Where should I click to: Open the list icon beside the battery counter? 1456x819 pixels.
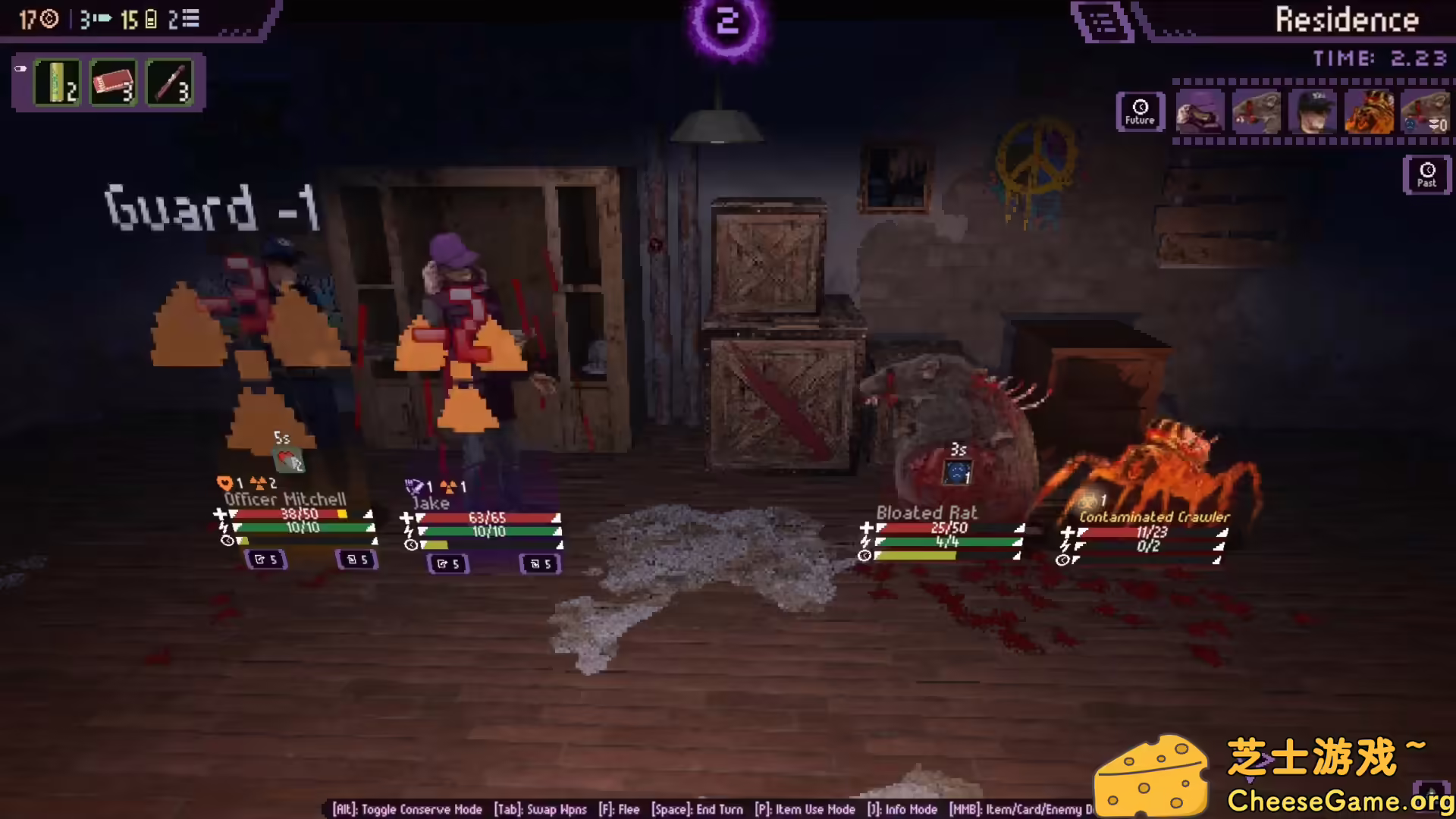(x=187, y=19)
